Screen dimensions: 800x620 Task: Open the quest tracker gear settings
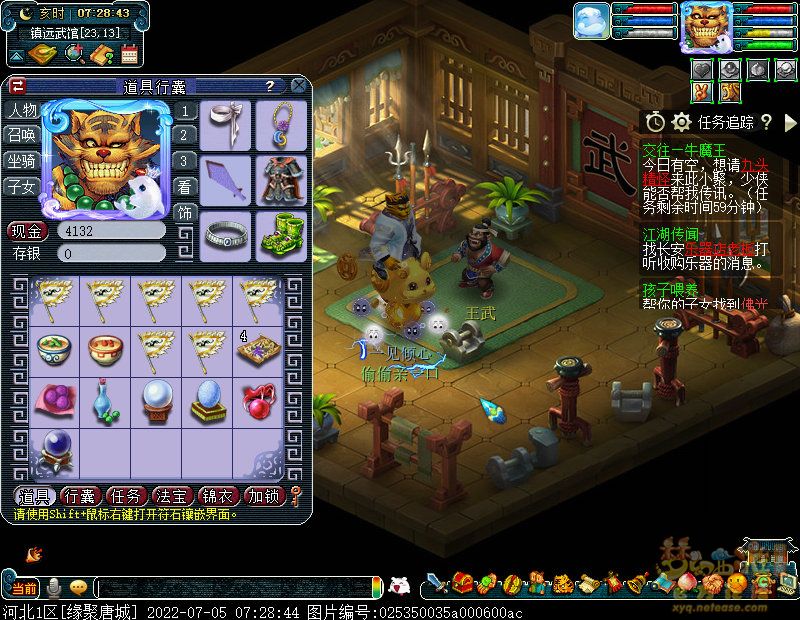682,122
